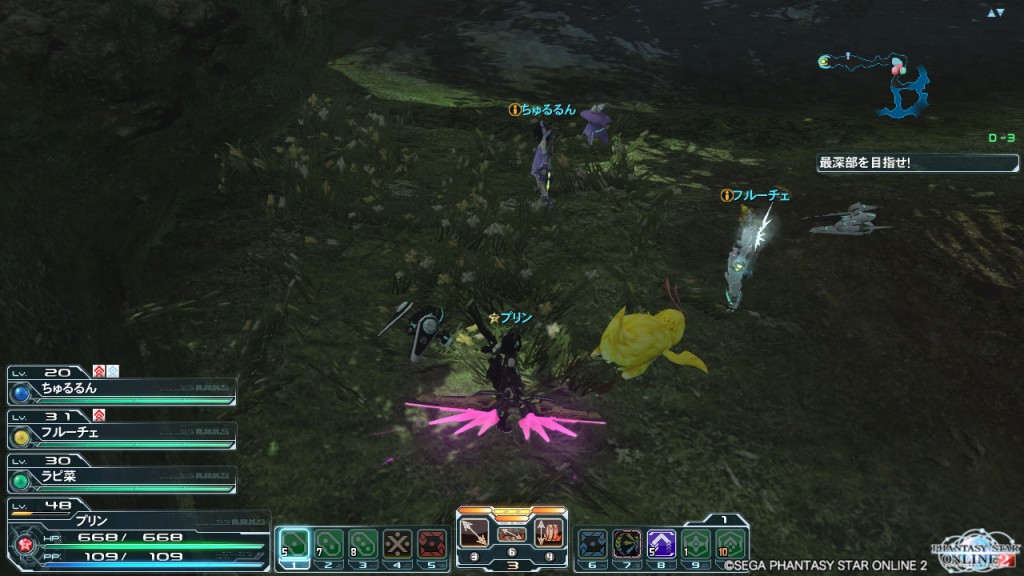This screenshot has width=1024, height=576.
Task: Use the item in hotbar slot 1
Action: 293,544
